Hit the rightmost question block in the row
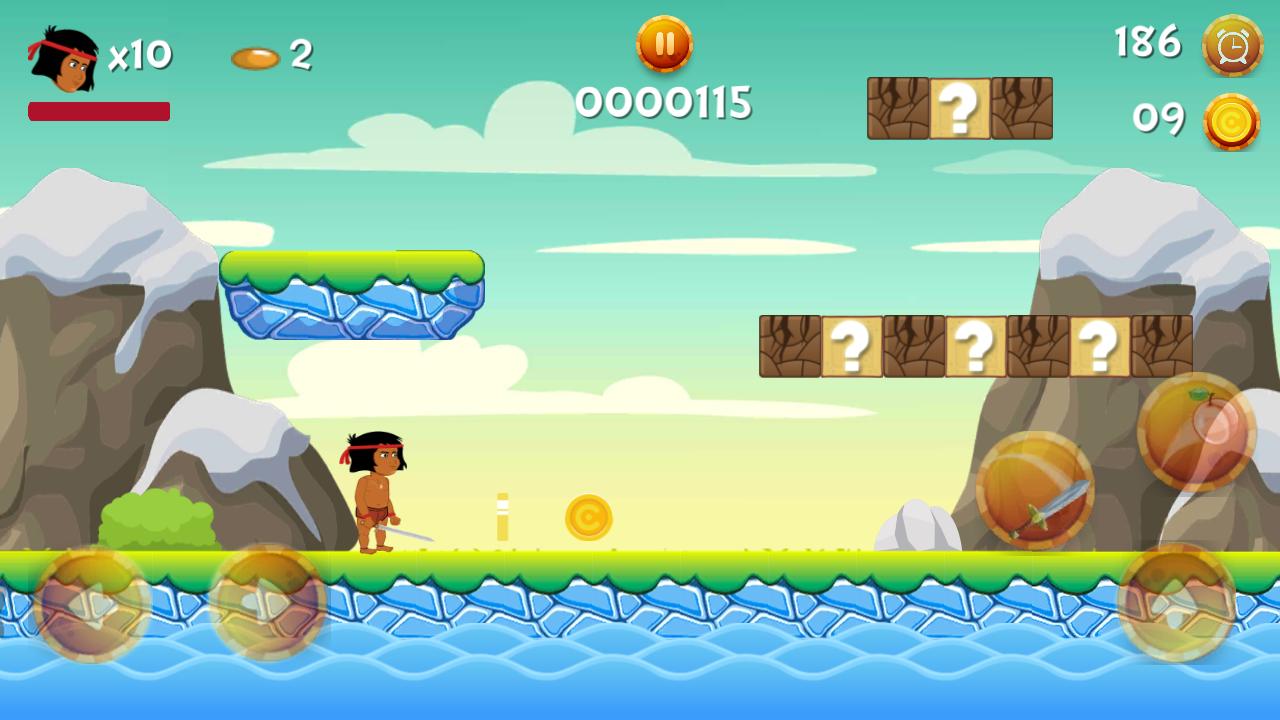1280x720 pixels. coord(1099,345)
